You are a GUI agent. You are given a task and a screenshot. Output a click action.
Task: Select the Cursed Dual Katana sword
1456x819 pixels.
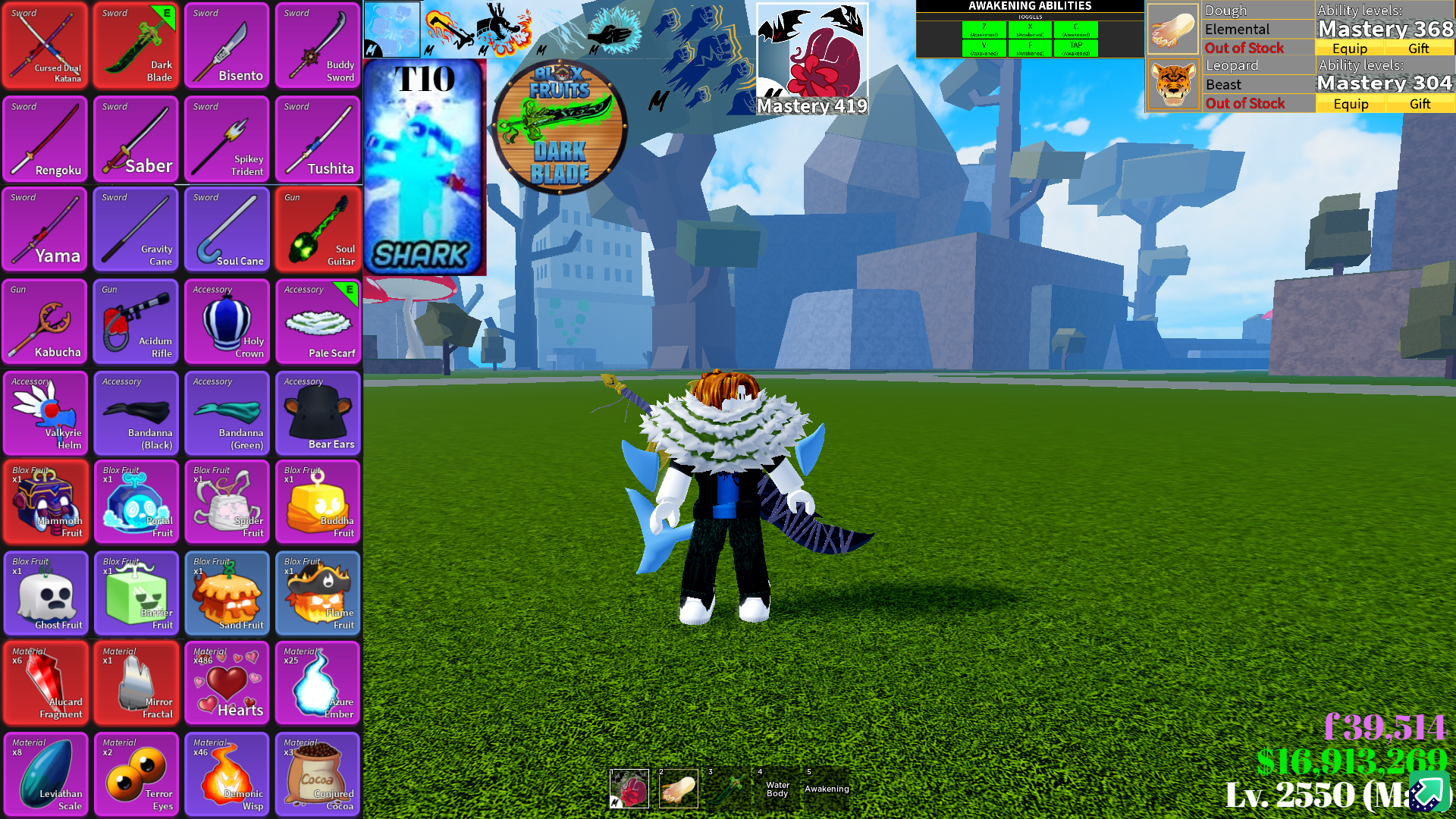[44, 45]
